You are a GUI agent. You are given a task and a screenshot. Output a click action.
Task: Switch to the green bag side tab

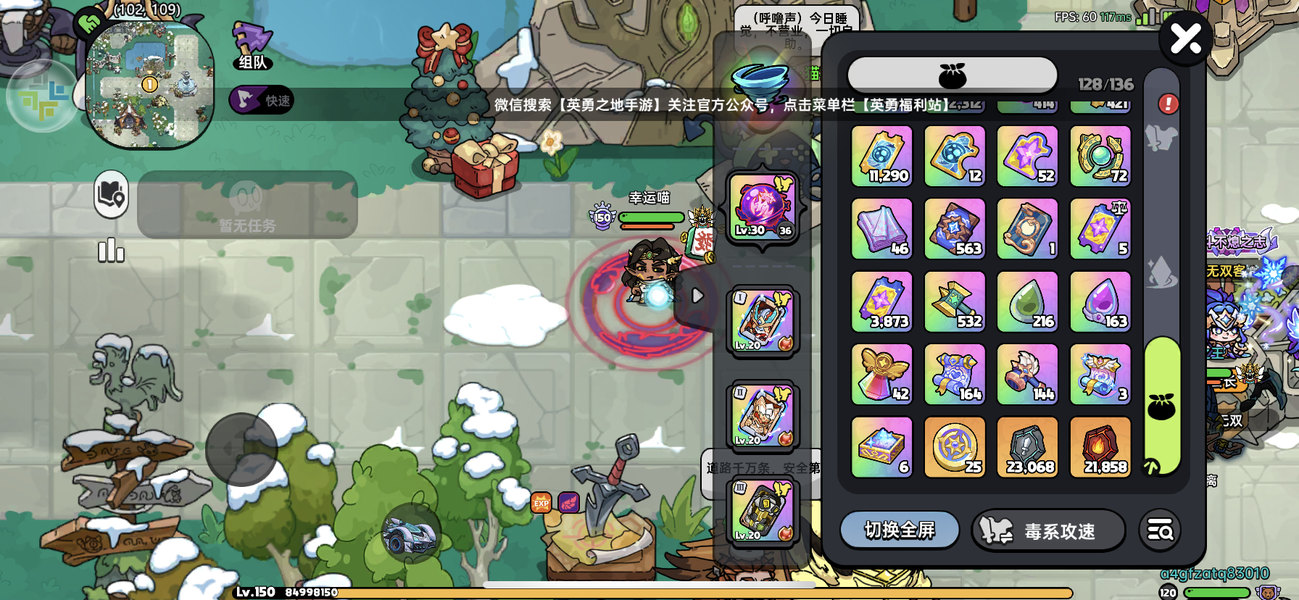tap(1162, 405)
